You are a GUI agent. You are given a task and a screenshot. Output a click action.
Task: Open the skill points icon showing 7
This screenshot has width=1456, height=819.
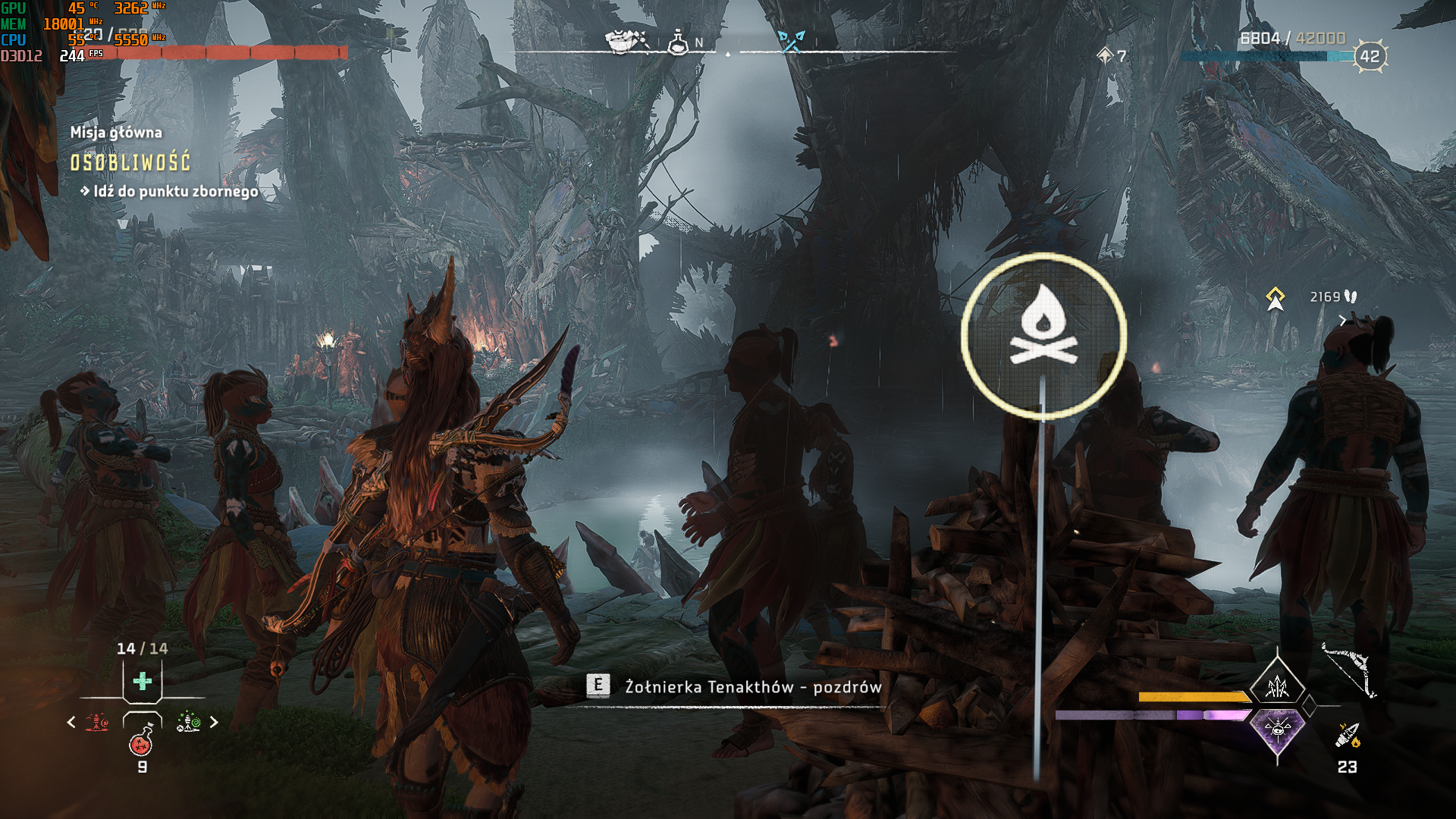(x=1105, y=55)
